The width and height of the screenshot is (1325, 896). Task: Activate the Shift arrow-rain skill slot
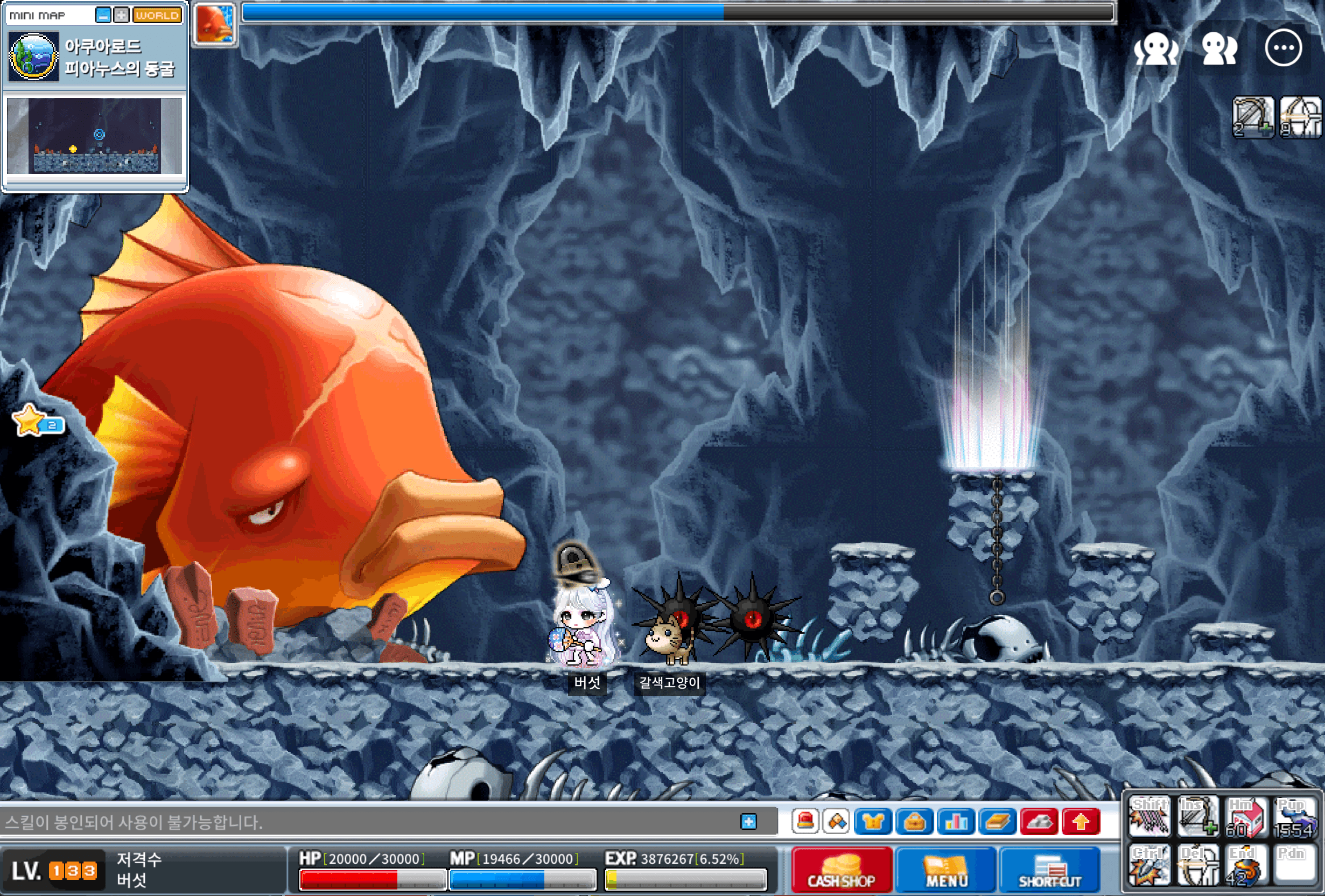[x=1149, y=817]
